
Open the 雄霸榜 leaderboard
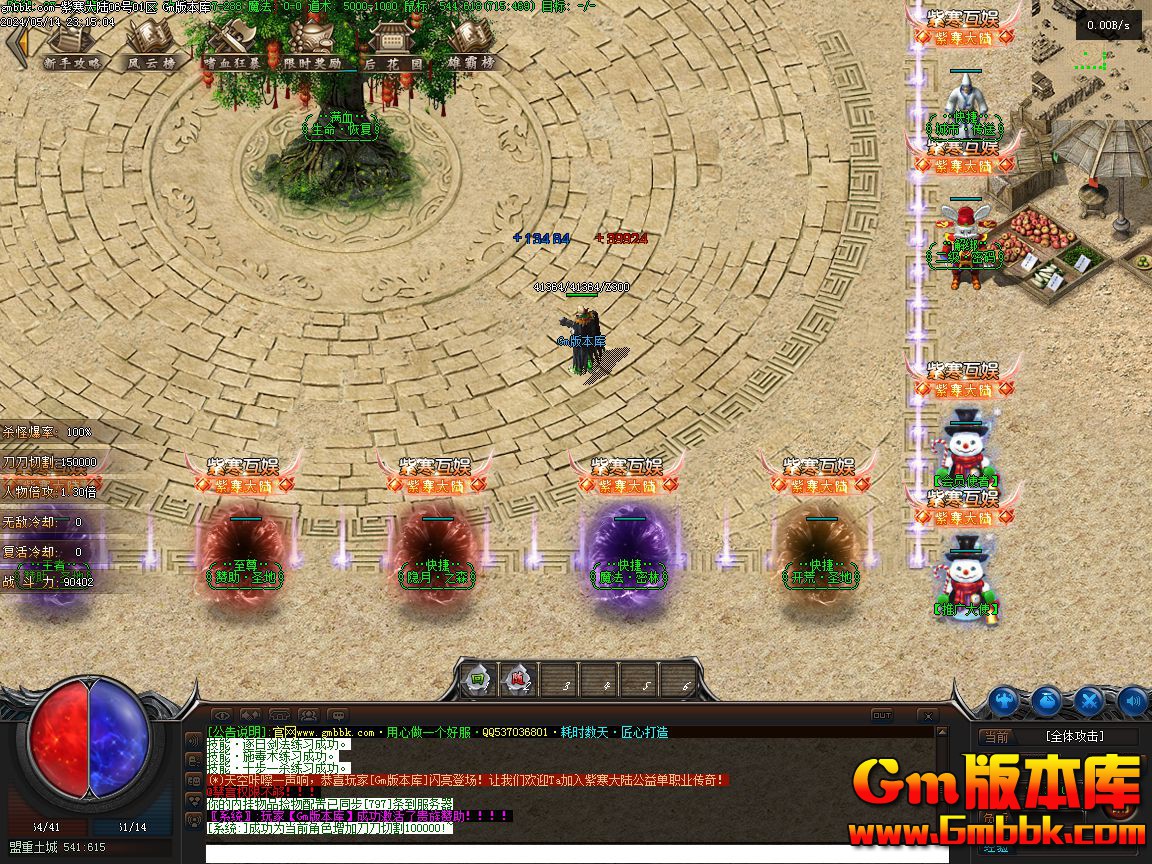pyautogui.click(x=471, y=45)
